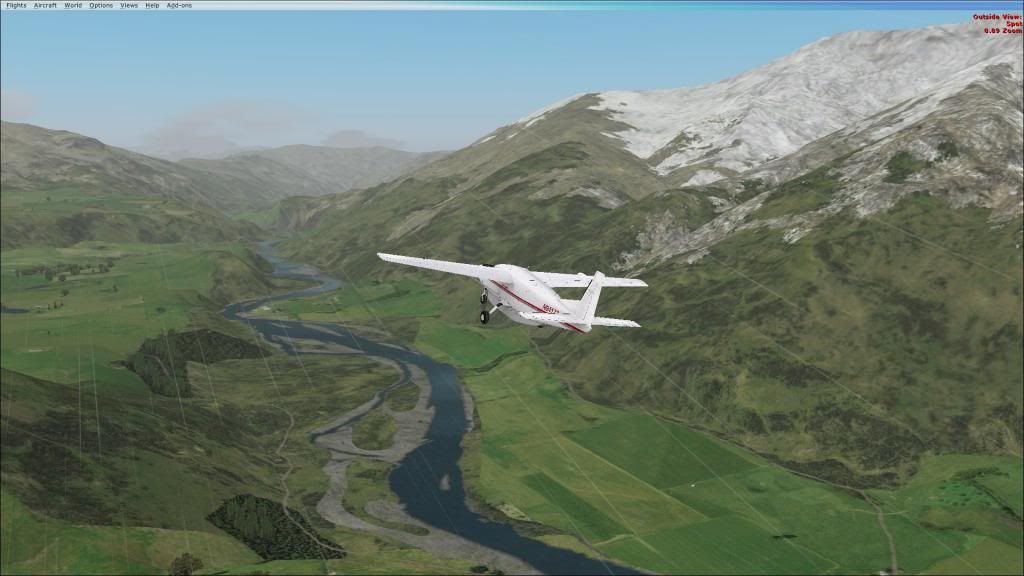Open the Flights menu

[x=15, y=5]
